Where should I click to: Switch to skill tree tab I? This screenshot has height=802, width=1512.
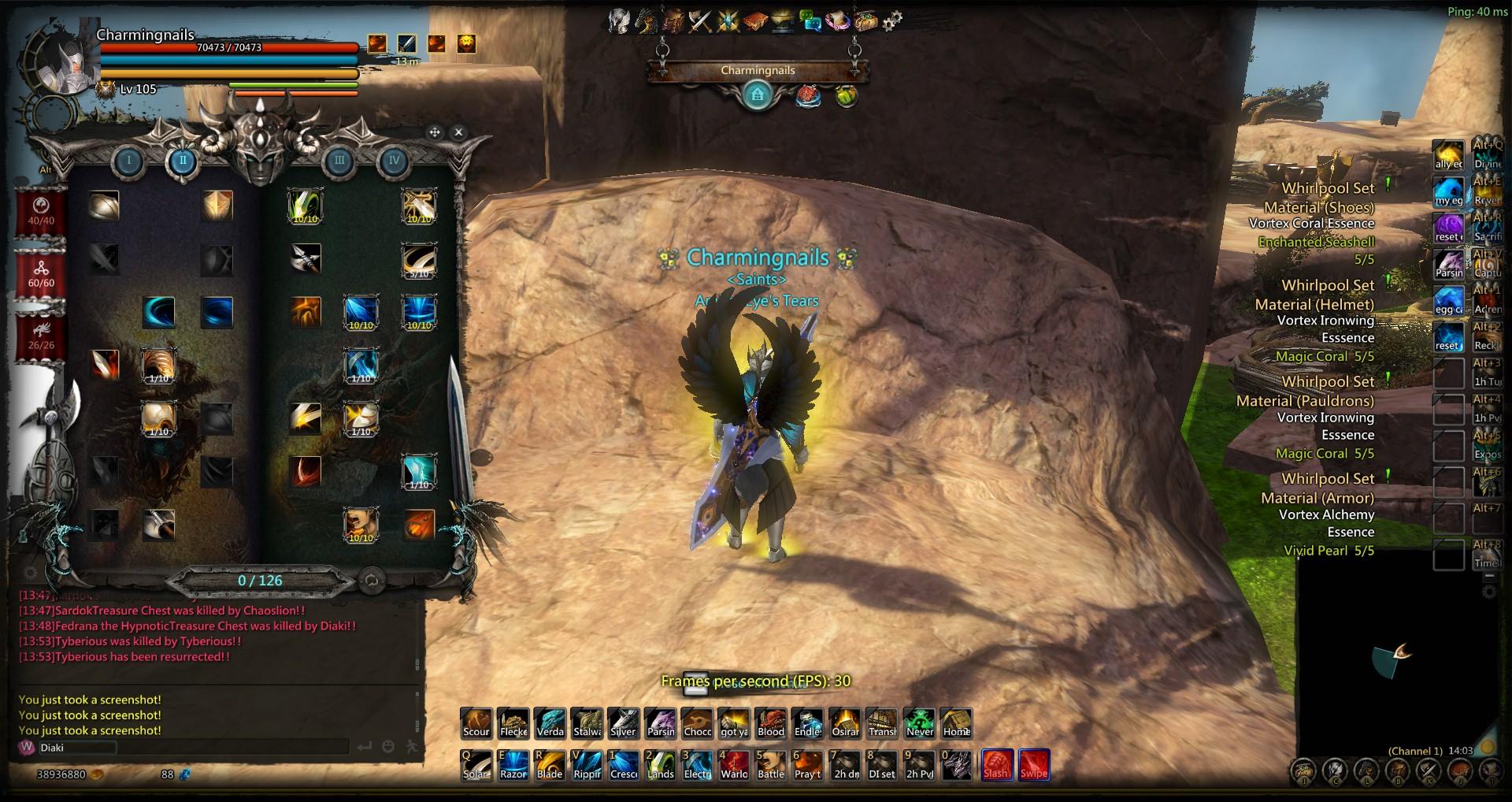click(128, 162)
